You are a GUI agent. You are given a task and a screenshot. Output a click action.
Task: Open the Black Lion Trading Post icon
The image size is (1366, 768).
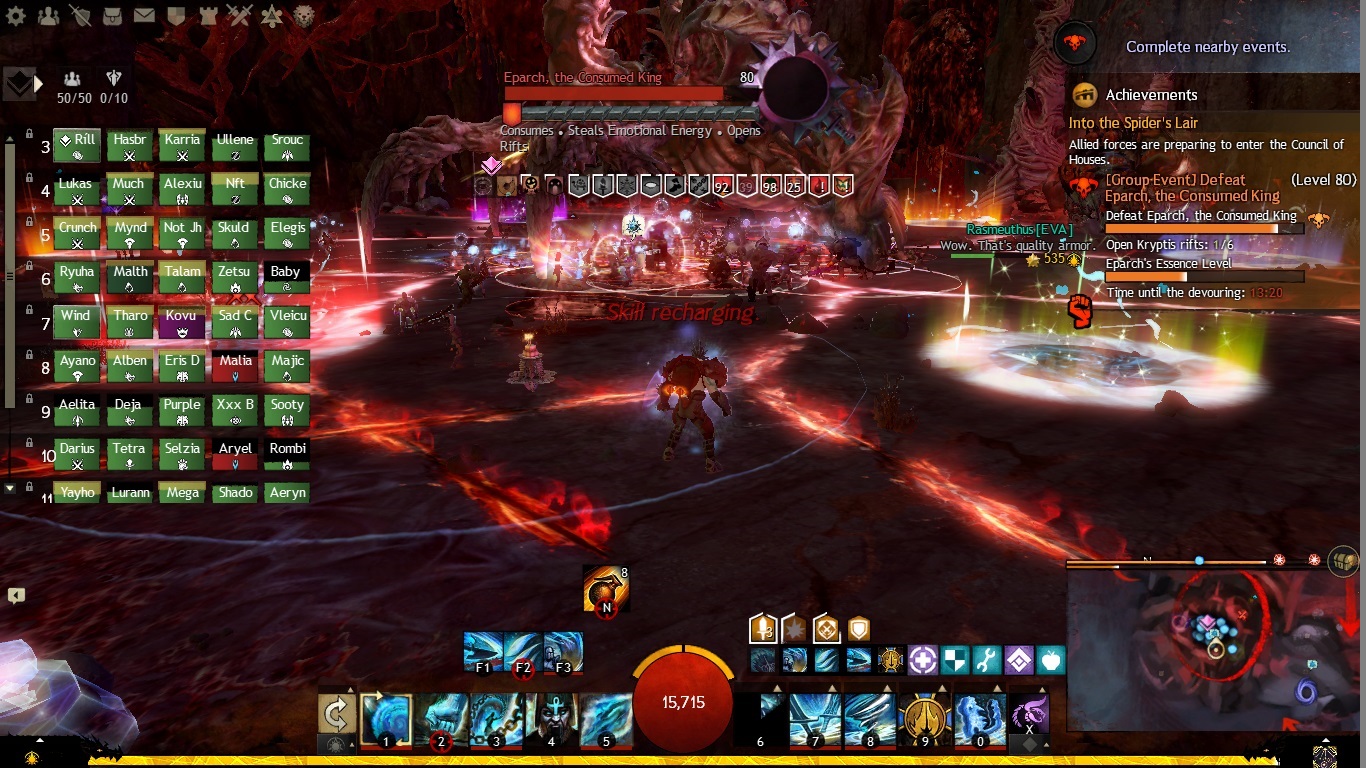click(304, 16)
